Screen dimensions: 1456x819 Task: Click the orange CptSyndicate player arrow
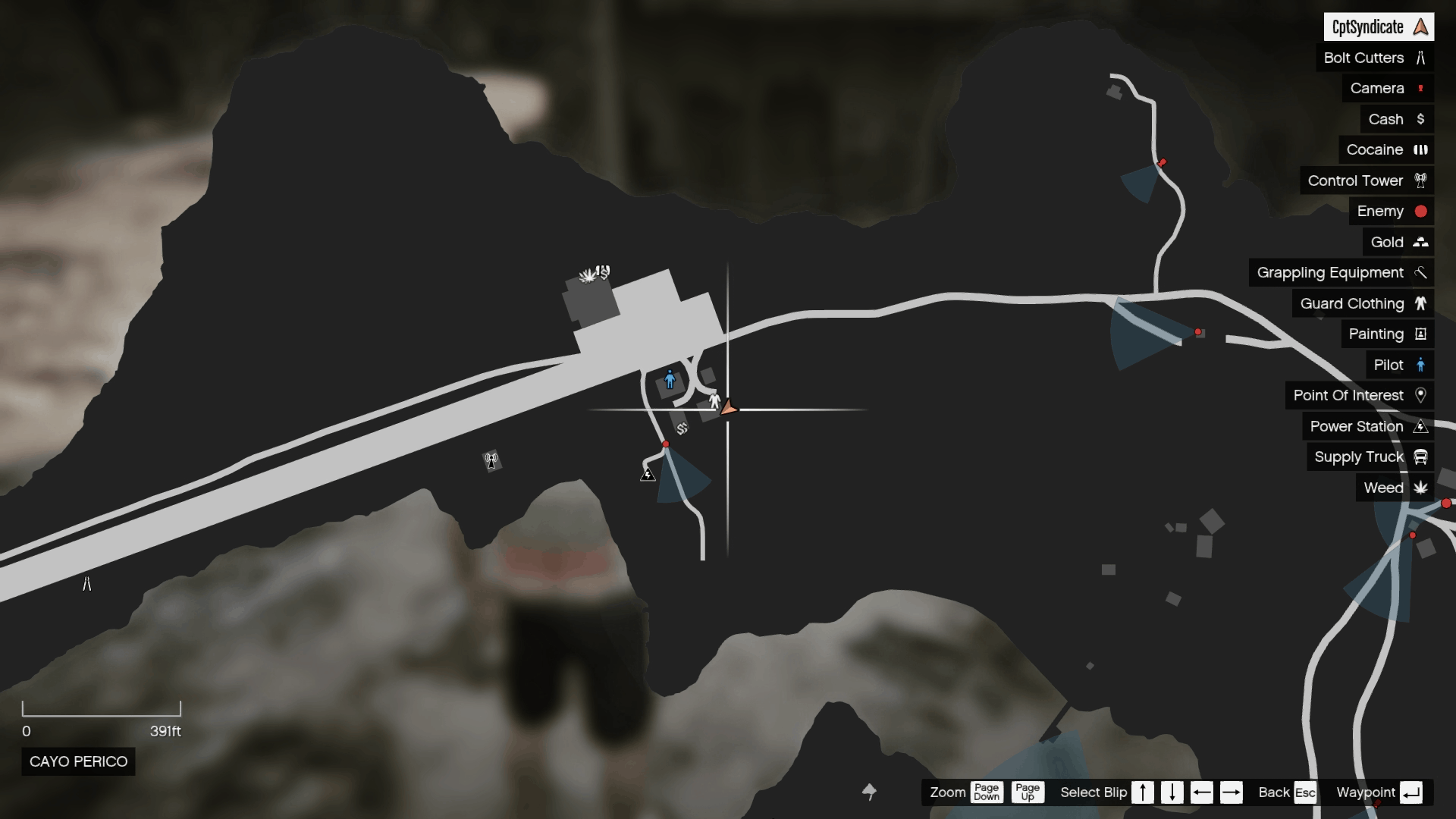tap(726, 407)
